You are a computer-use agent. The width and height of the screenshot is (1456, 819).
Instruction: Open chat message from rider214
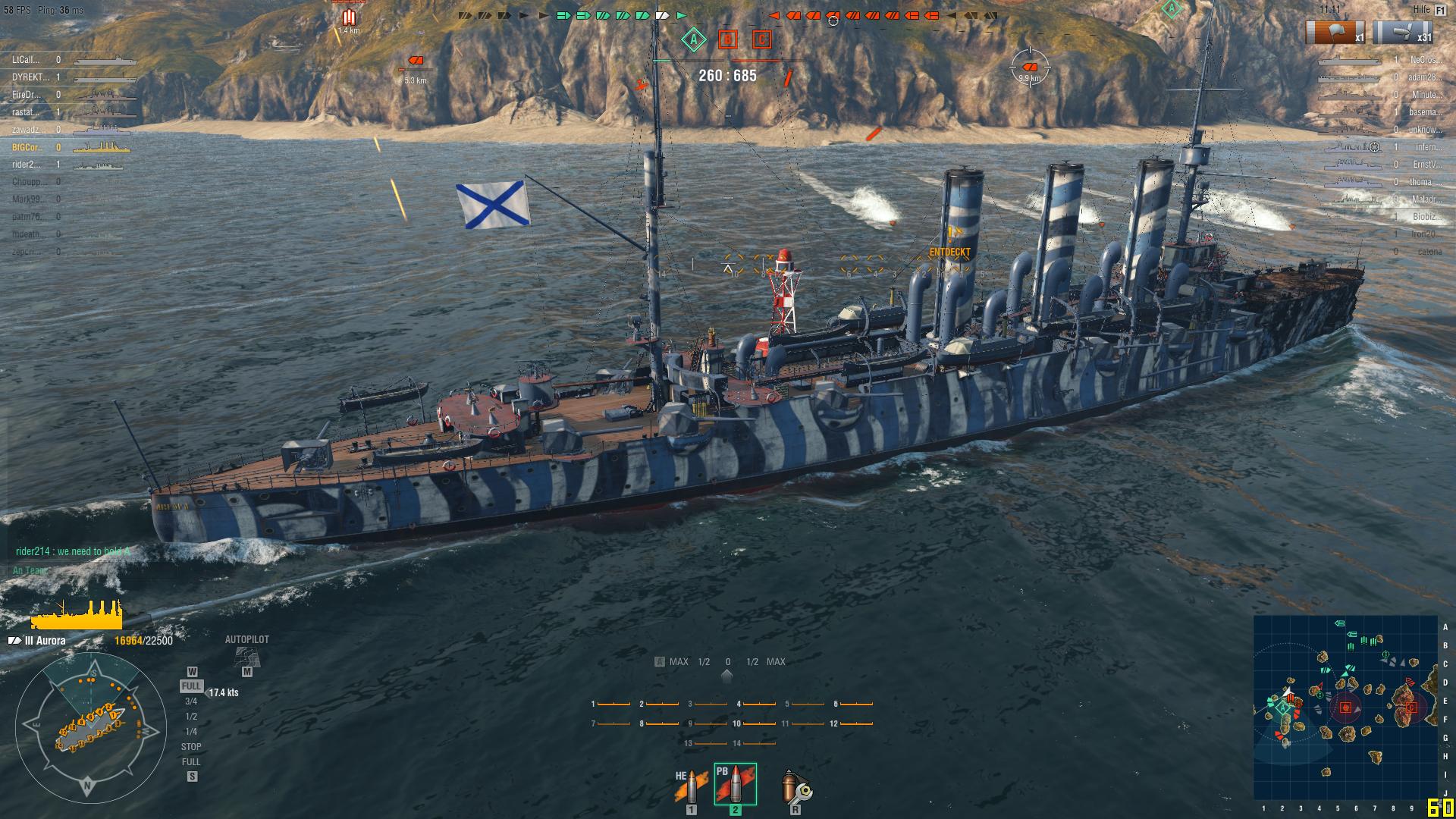click(73, 551)
